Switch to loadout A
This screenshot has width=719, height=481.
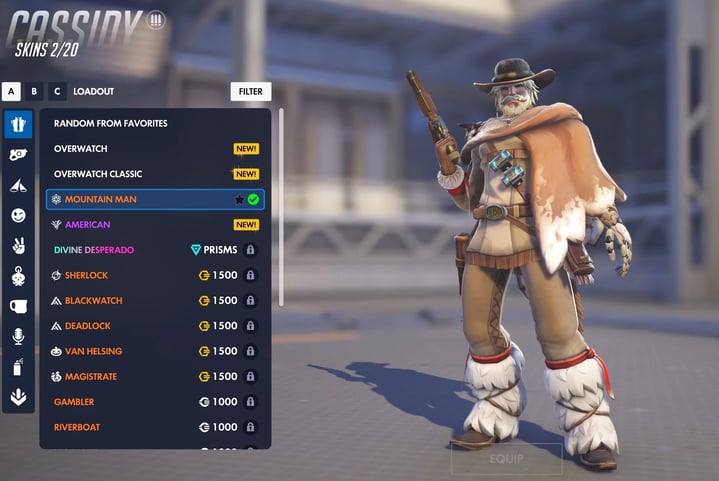[12, 91]
